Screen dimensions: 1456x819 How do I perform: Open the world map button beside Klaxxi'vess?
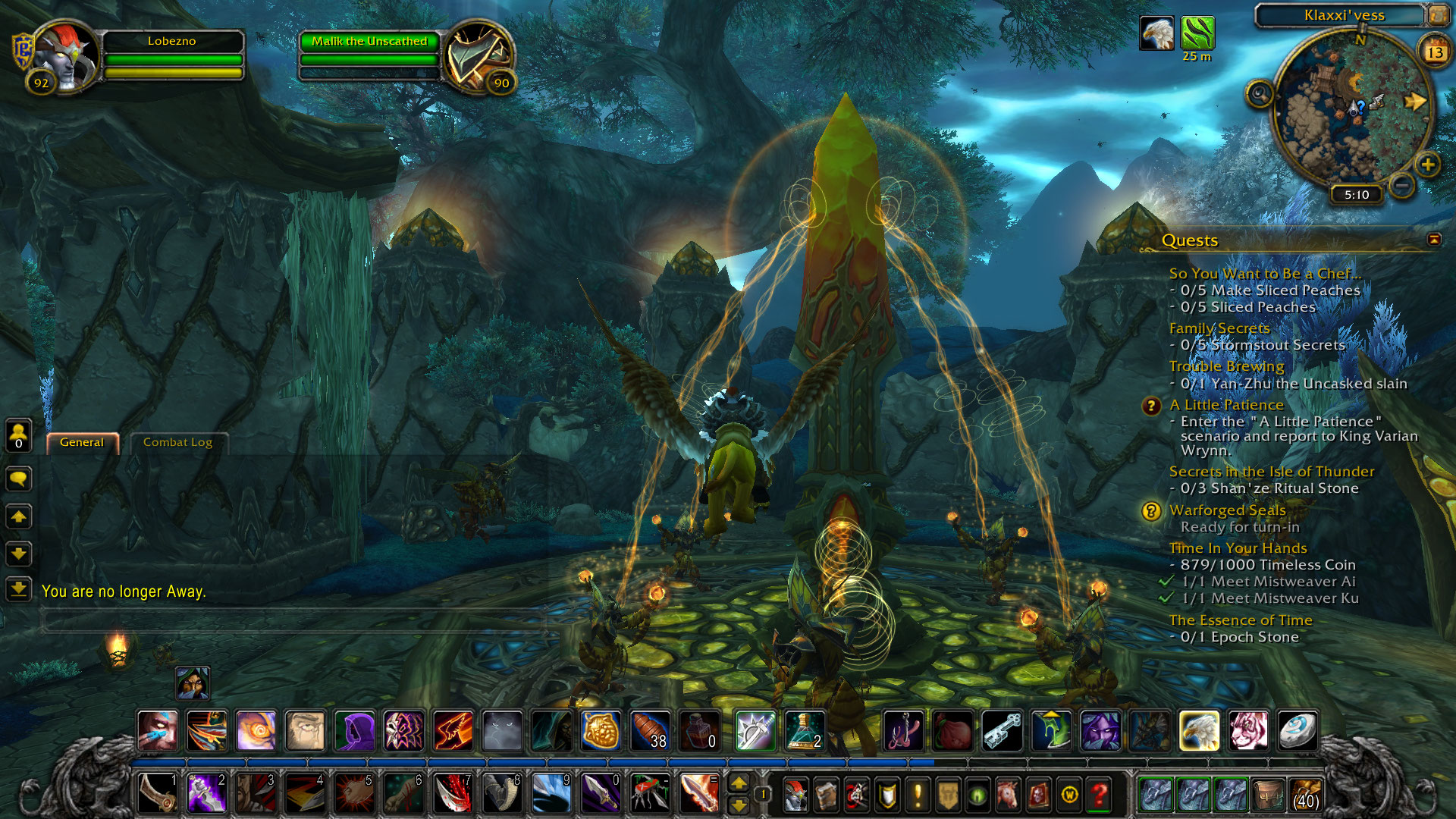tap(1437, 14)
